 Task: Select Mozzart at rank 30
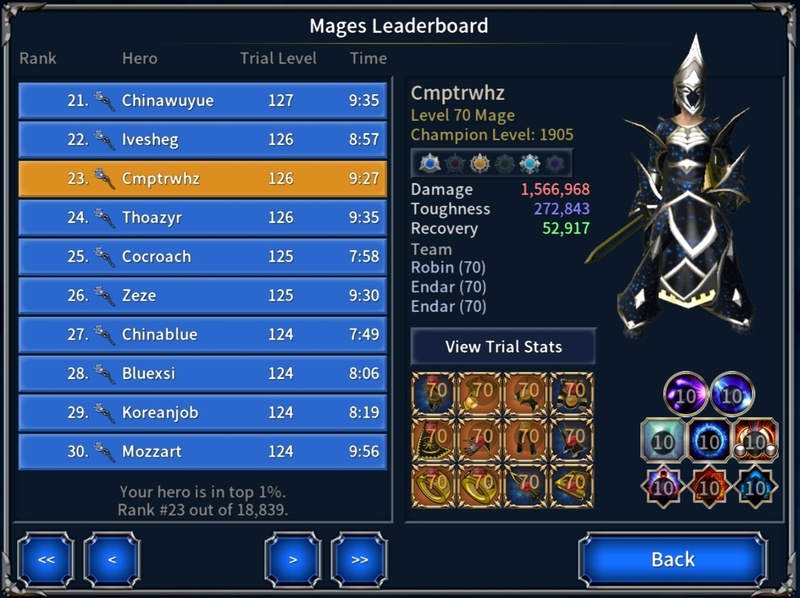click(x=202, y=452)
